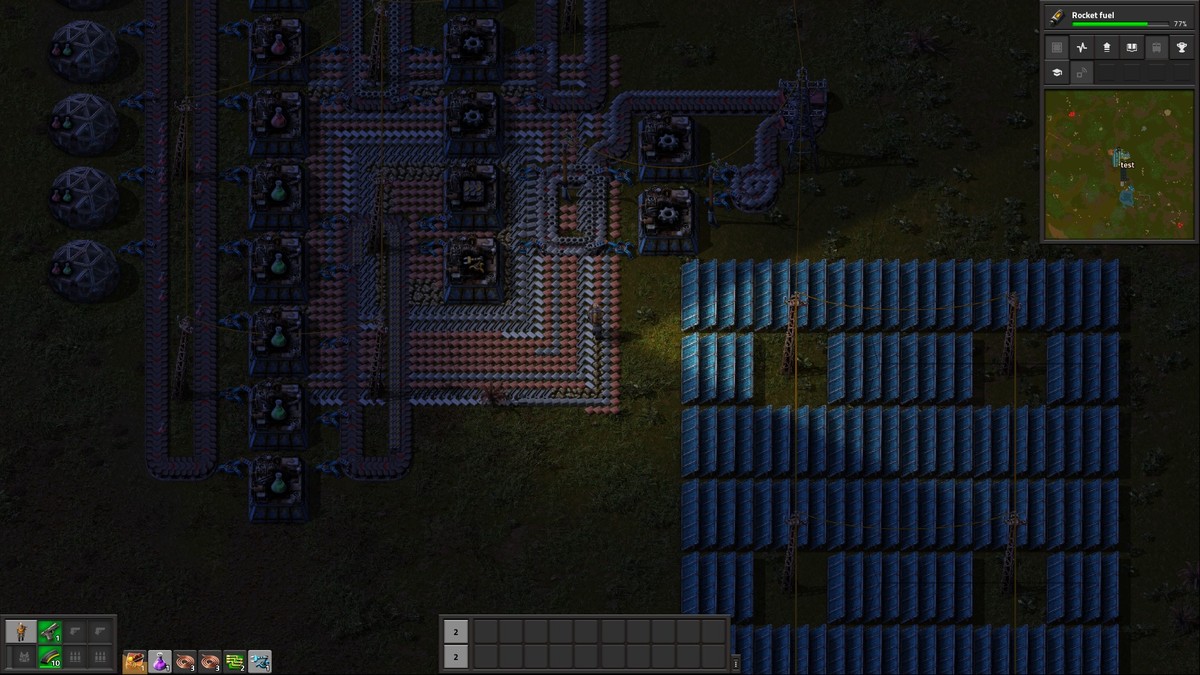1200x675 pixels.
Task: Open tips with the graduation cap button
Action: coord(1057,72)
